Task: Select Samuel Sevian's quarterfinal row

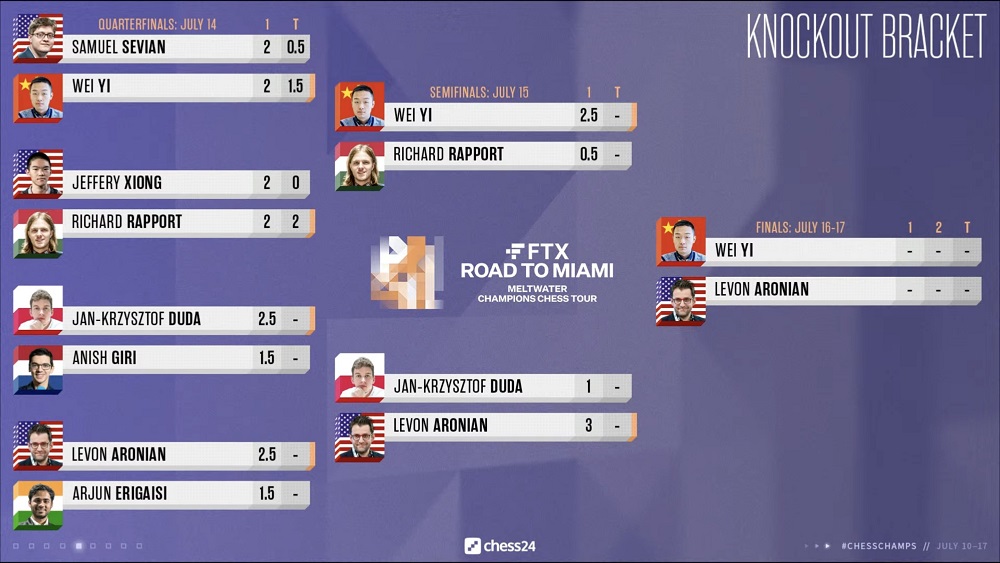Action: coord(160,47)
